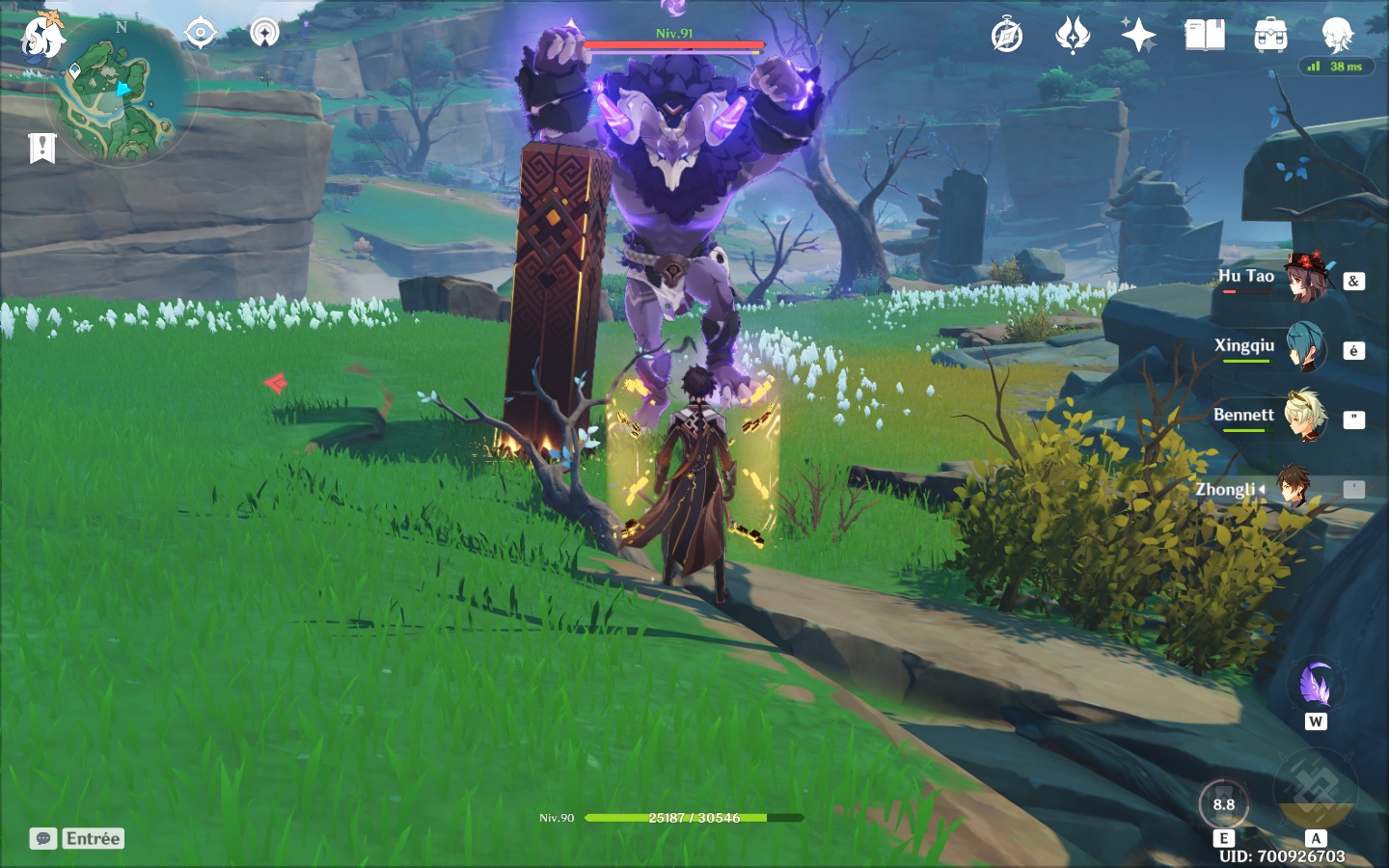Open the battle pass icon
The height and width of the screenshot is (868, 1389).
coord(1073,37)
